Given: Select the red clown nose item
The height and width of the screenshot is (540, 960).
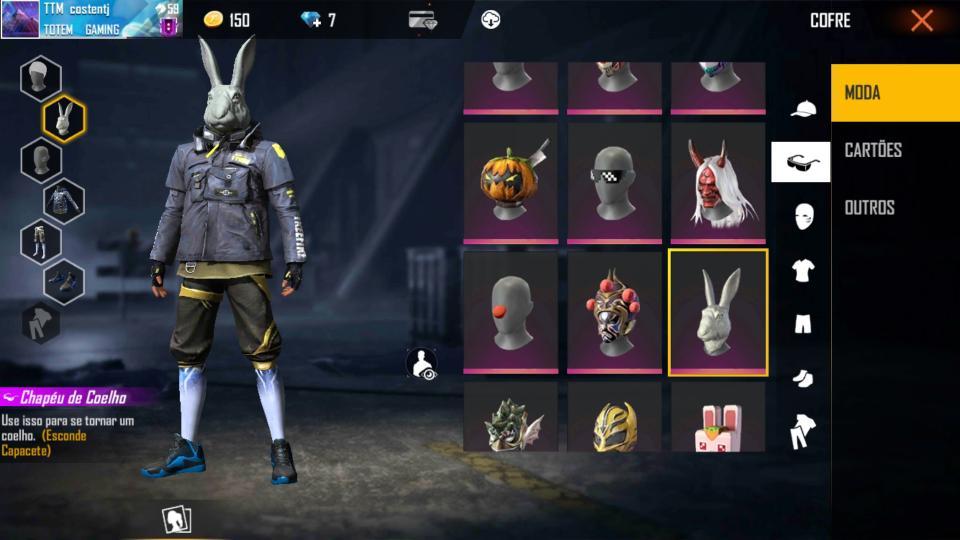Looking at the screenshot, I should (x=511, y=312).
